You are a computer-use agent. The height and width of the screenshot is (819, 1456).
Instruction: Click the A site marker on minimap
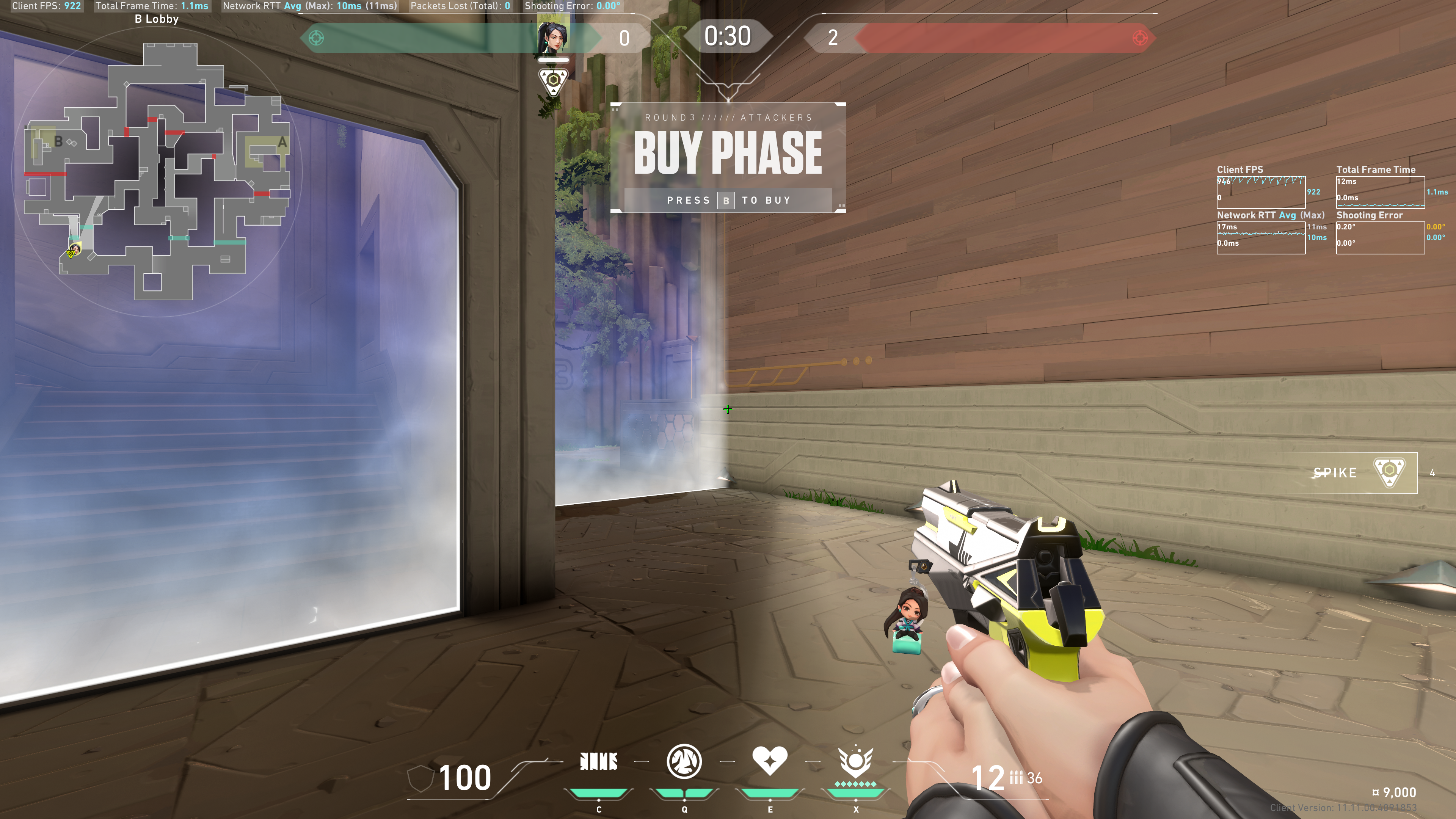(281, 143)
